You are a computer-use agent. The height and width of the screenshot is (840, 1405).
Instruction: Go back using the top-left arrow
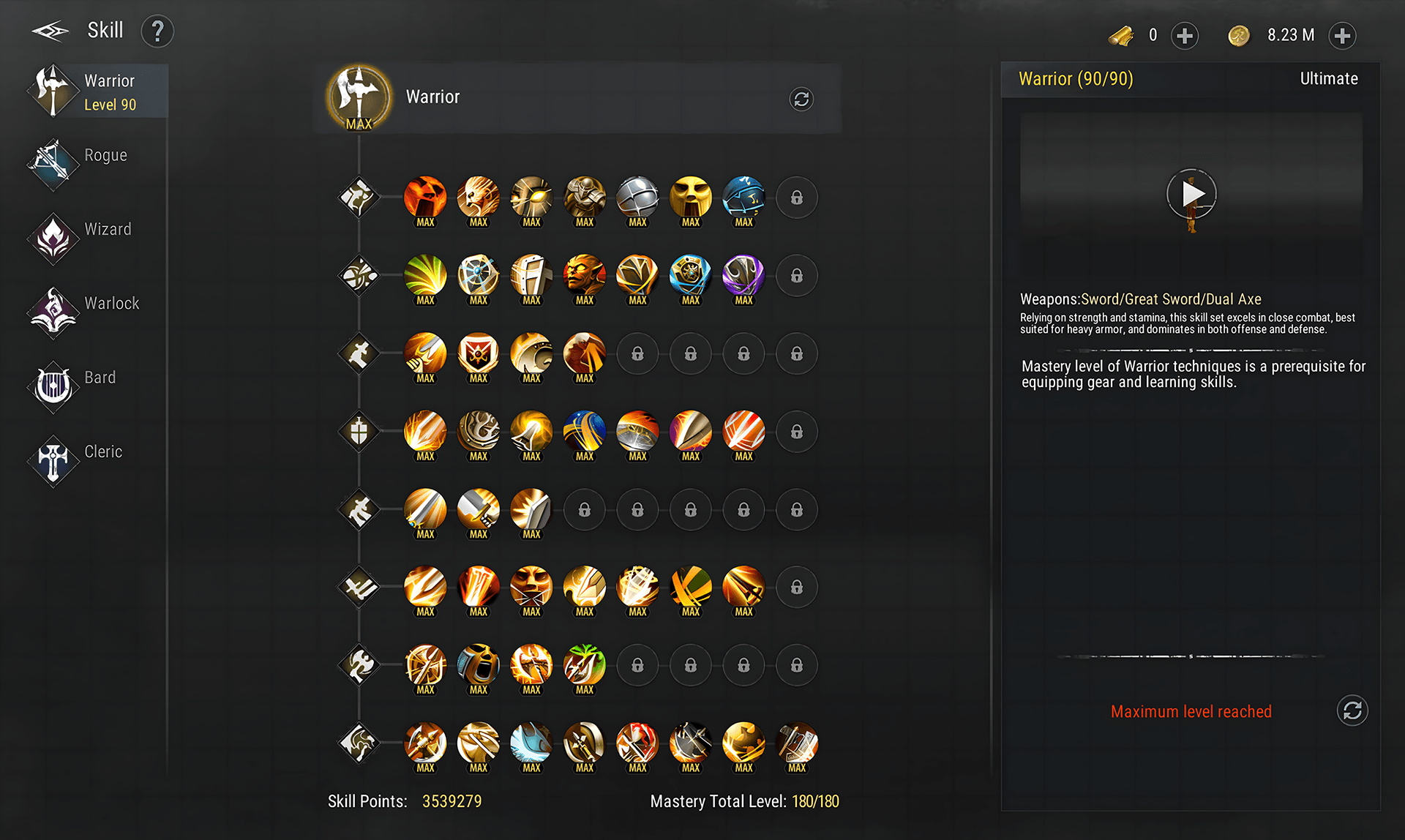click(x=50, y=31)
